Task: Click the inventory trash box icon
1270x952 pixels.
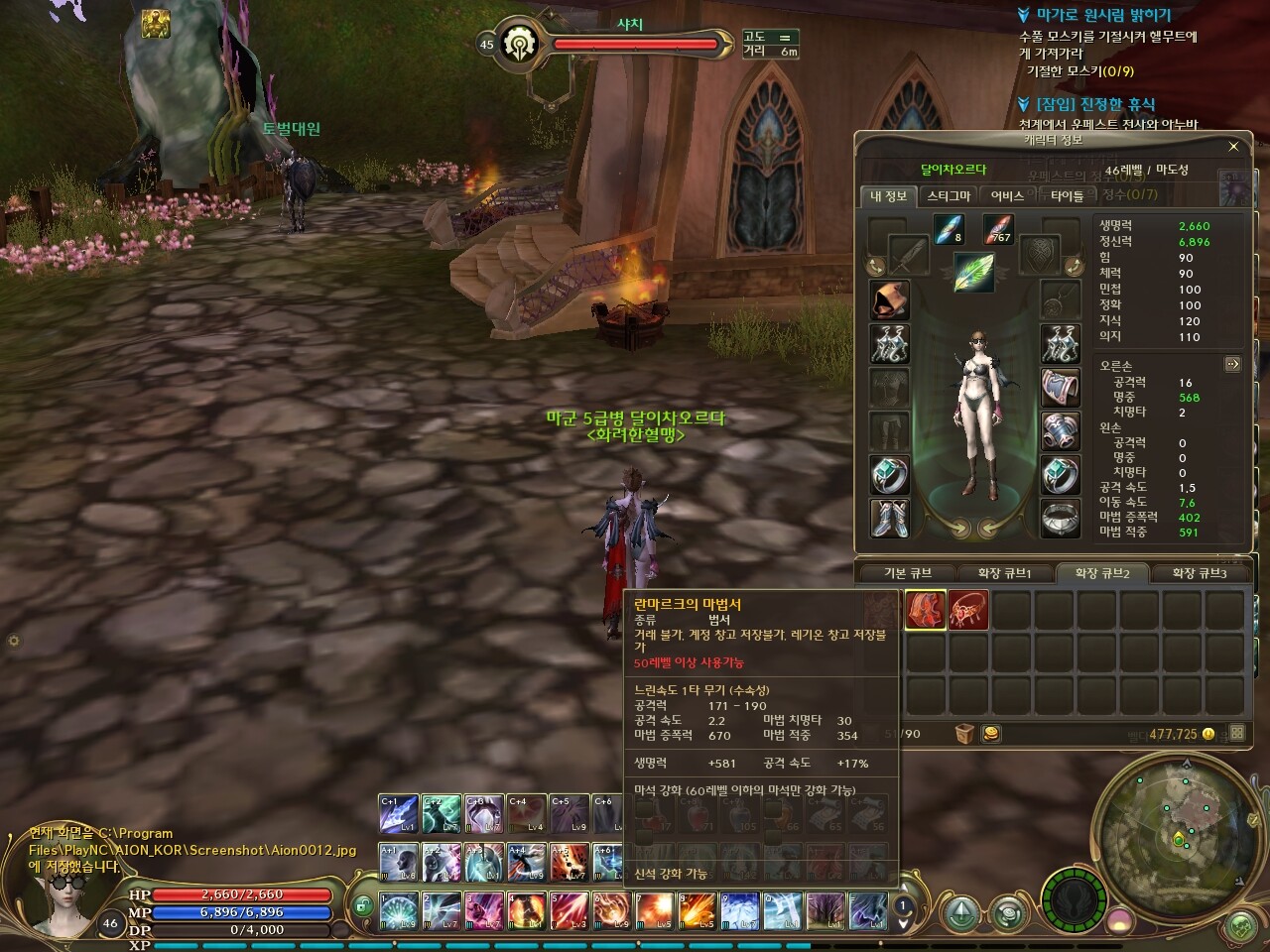Action: pos(964,734)
